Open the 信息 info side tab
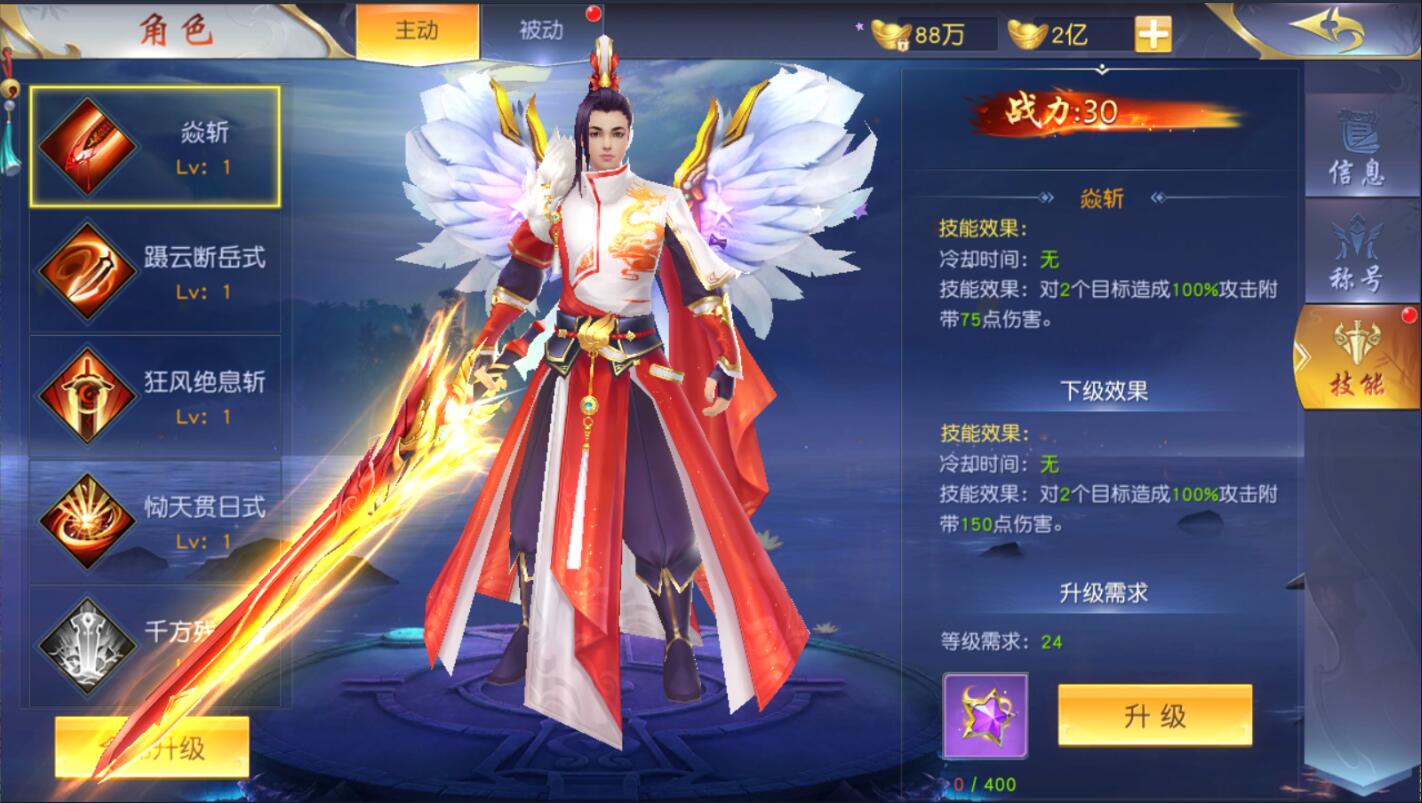The image size is (1422, 803). pyautogui.click(x=1357, y=150)
